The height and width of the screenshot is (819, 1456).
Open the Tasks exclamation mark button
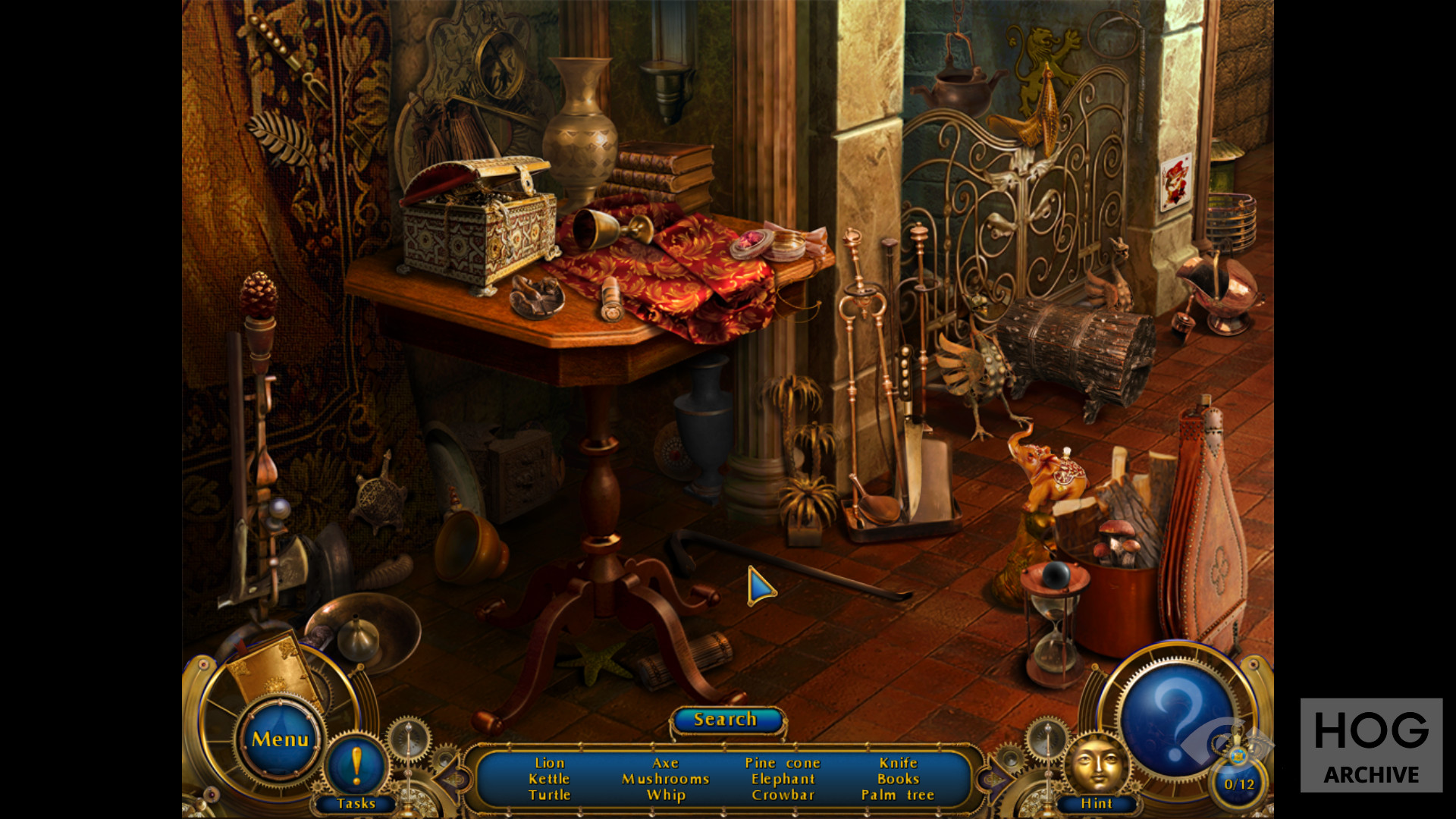(x=356, y=765)
